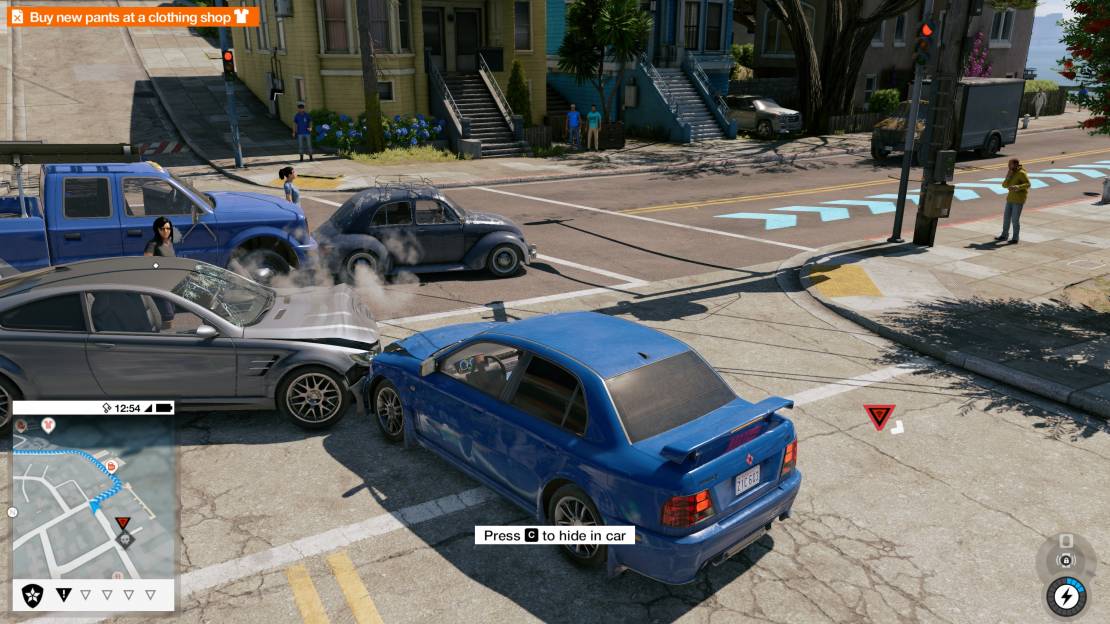This screenshot has width=1110, height=624.
Task: Select the padlock hack icon
Action: (x=1066, y=561)
